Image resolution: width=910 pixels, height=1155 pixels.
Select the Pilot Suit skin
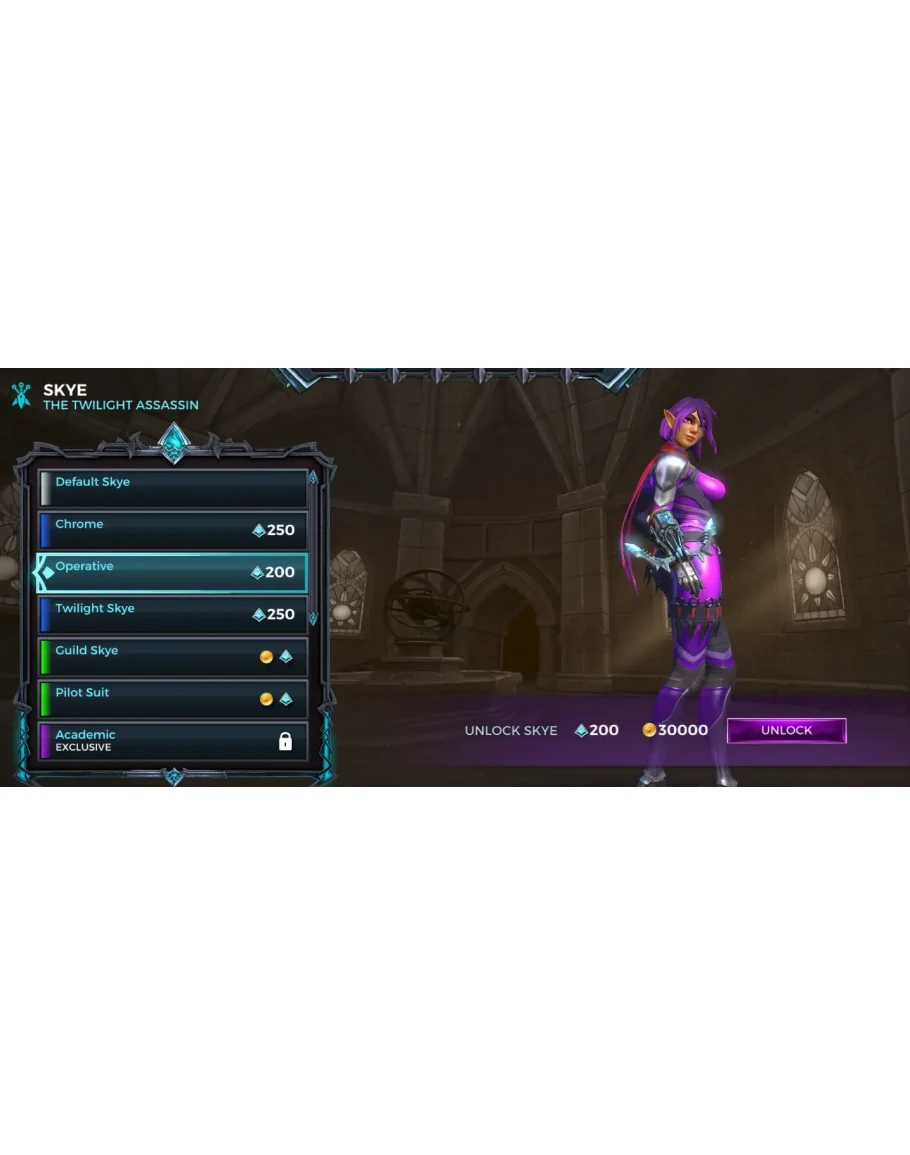pos(173,698)
